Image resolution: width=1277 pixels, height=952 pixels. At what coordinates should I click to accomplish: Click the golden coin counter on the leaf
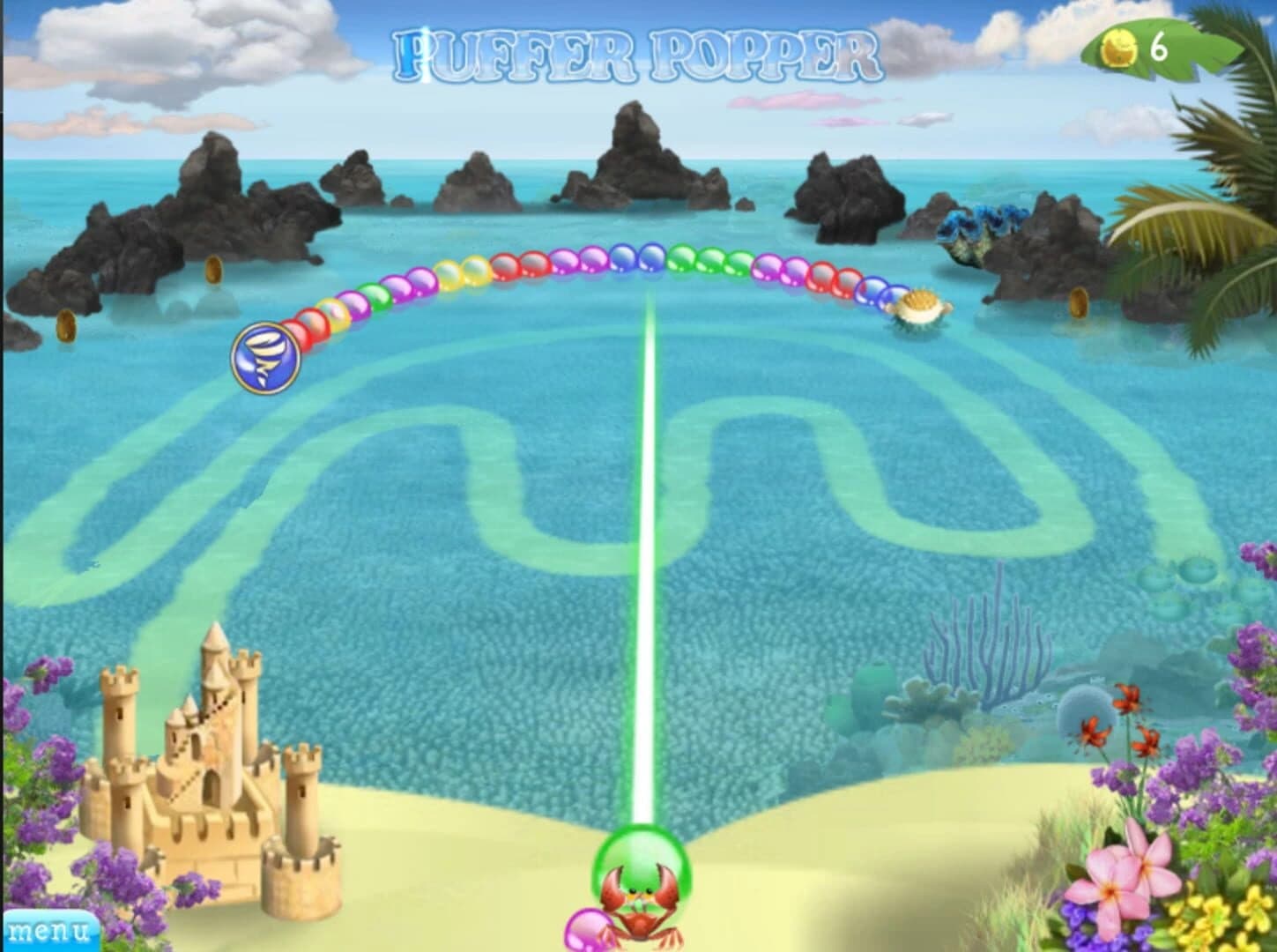(x=1136, y=46)
